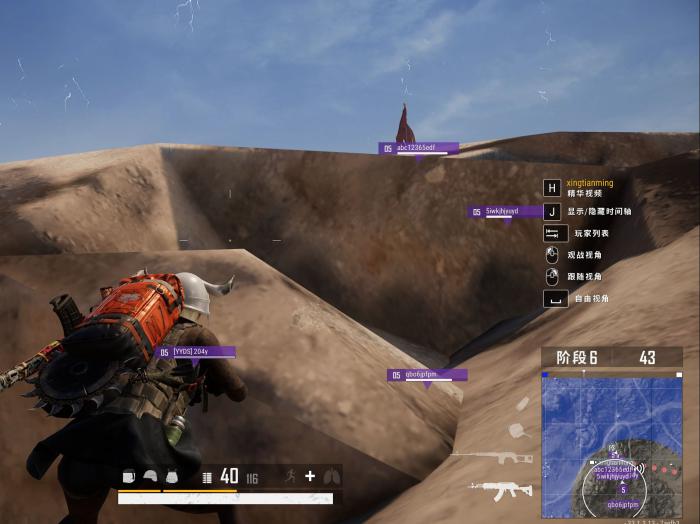
Task: Select player nameplate abc12365edf
Action: pyautogui.click(x=419, y=148)
